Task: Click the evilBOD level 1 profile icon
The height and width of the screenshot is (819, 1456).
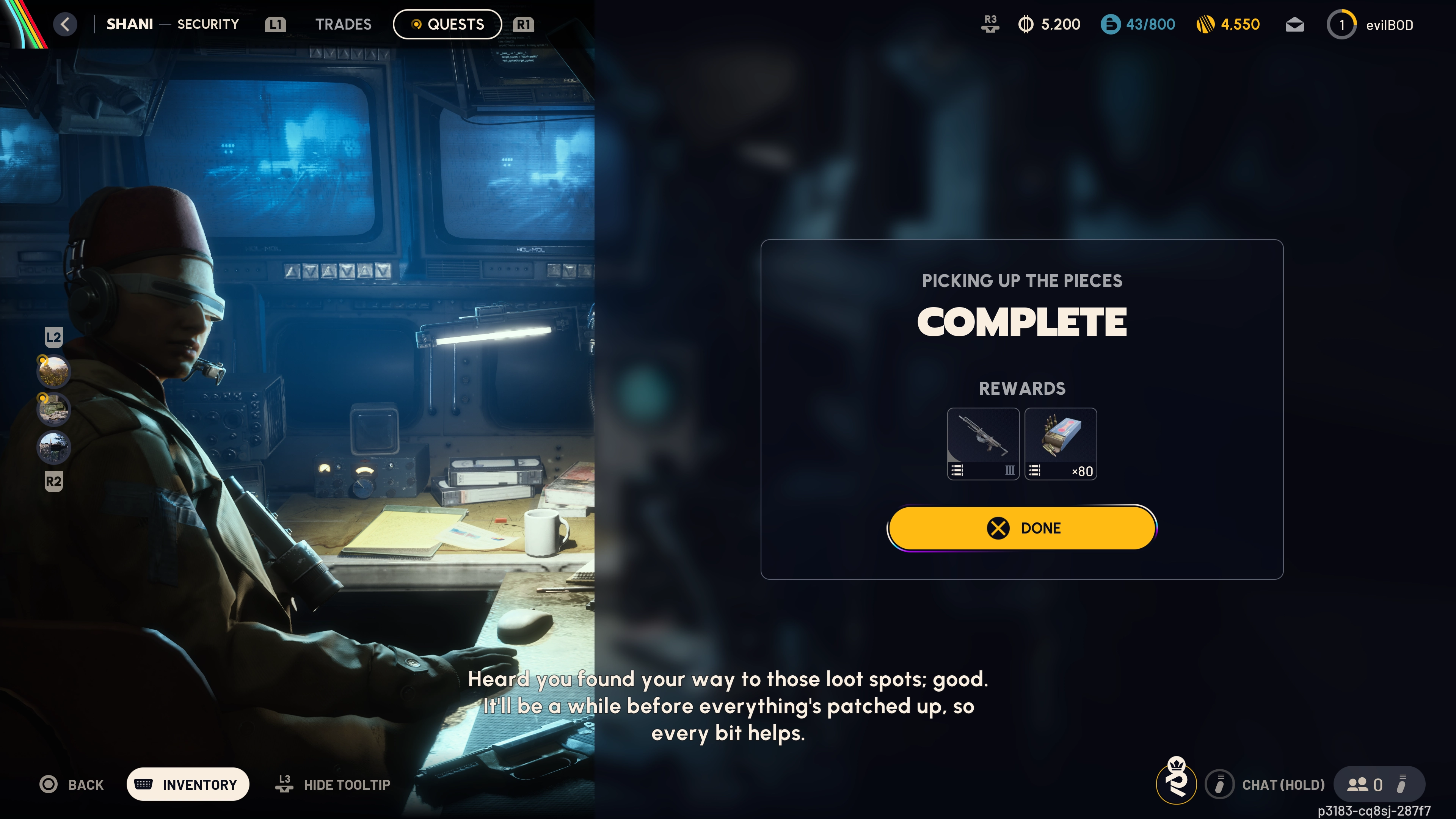Action: 1342,24
